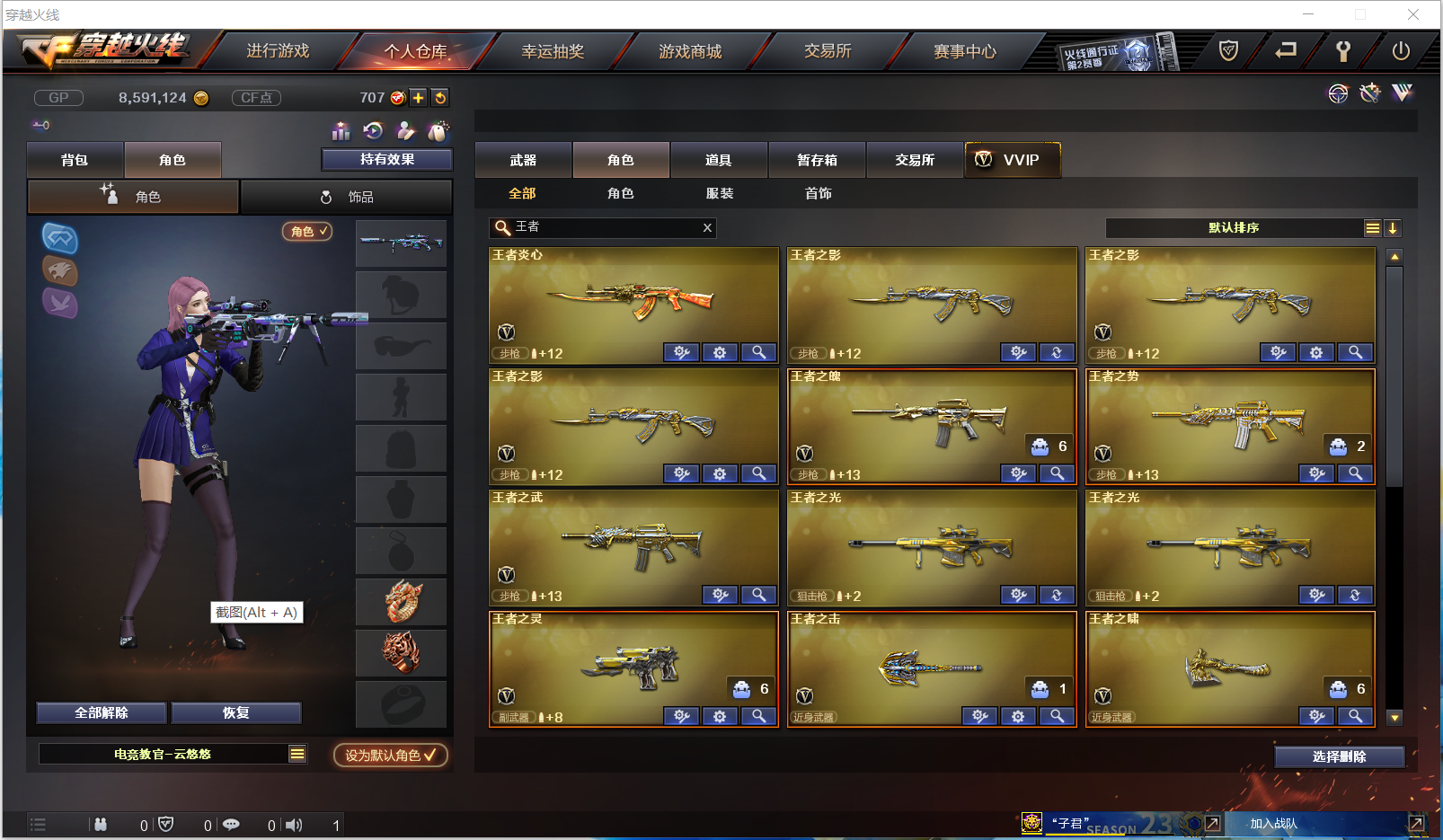
Task: Click the magnifier preview icon on 王者炎心 card
Action: click(759, 352)
